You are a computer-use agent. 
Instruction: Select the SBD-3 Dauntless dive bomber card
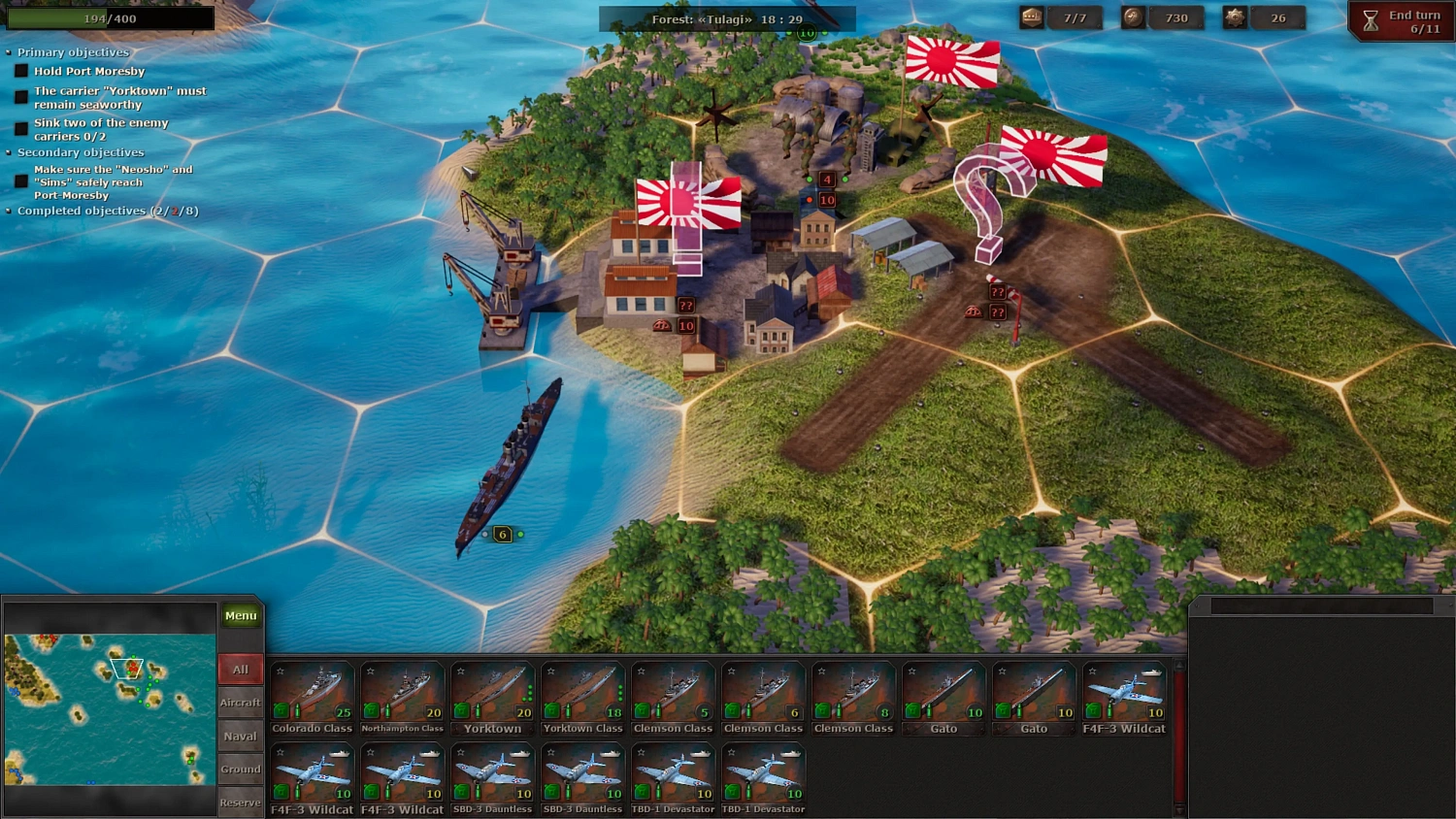(492, 774)
